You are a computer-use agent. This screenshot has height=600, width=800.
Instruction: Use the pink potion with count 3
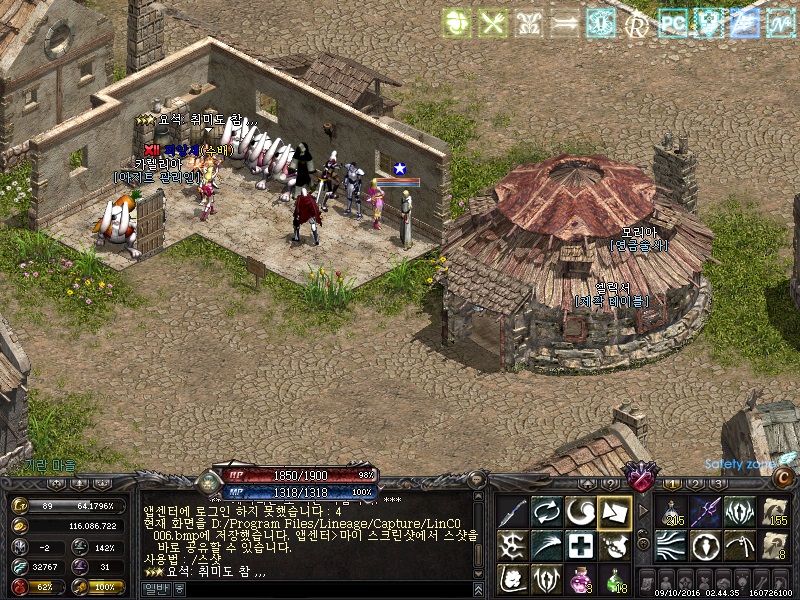(x=580, y=578)
